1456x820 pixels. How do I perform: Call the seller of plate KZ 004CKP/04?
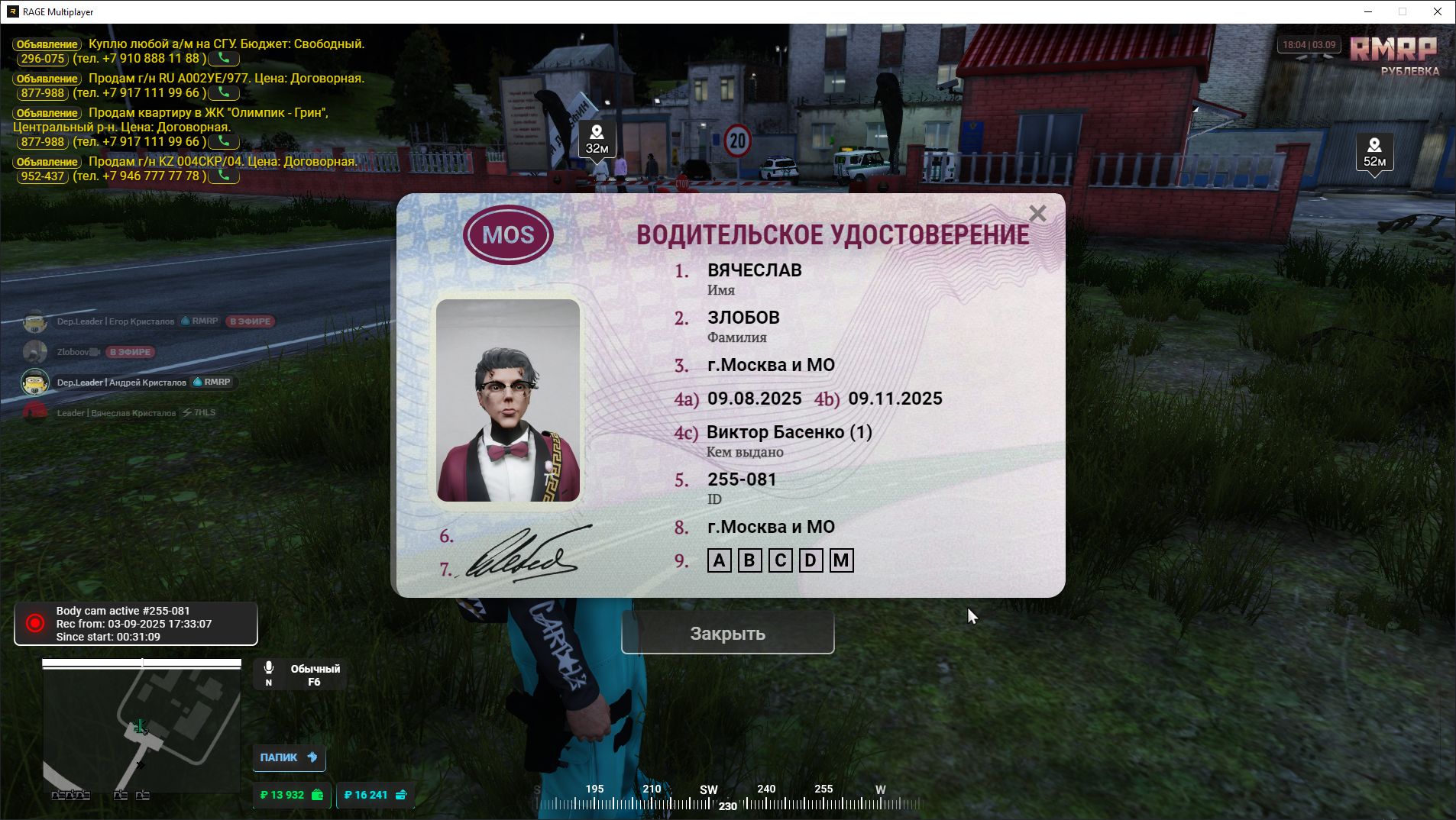[x=224, y=176]
